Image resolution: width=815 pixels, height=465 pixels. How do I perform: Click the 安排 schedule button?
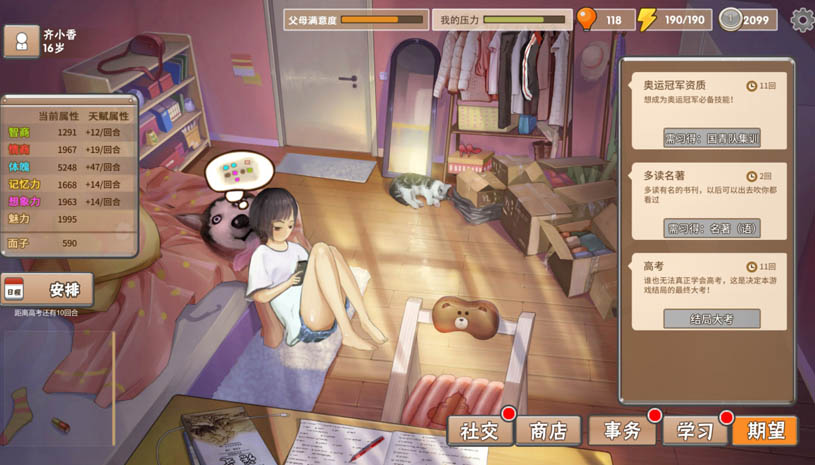tap(48, 290)
